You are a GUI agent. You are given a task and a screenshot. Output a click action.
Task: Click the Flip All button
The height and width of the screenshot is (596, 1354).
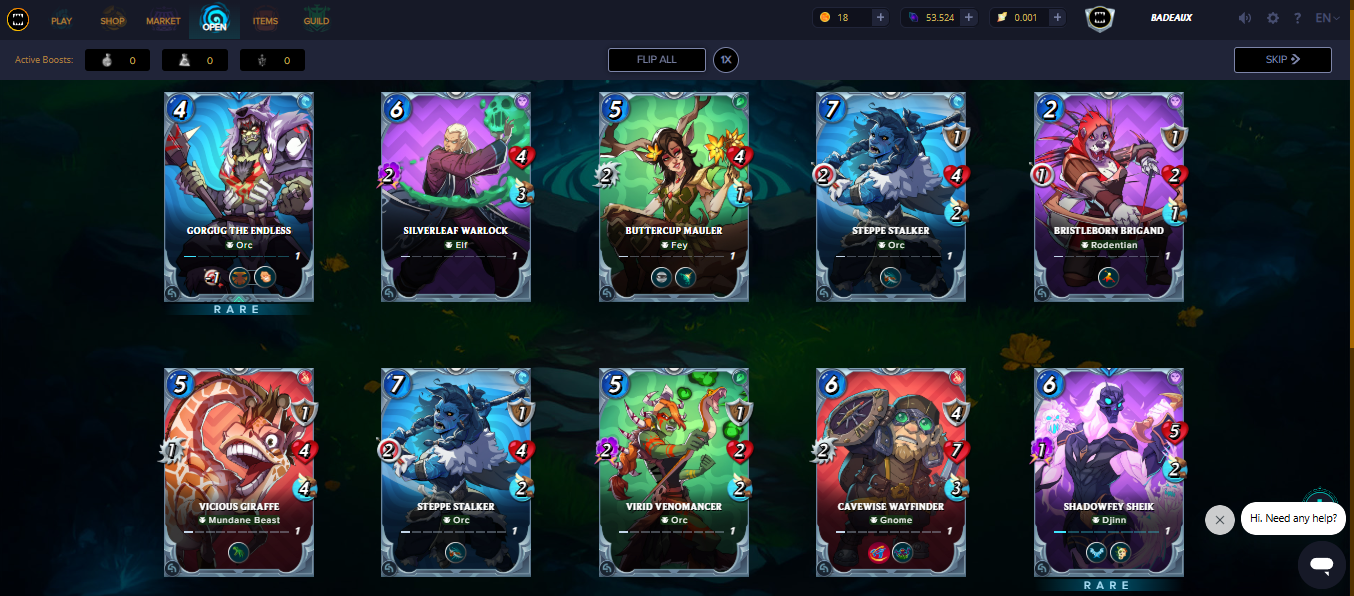656,60
